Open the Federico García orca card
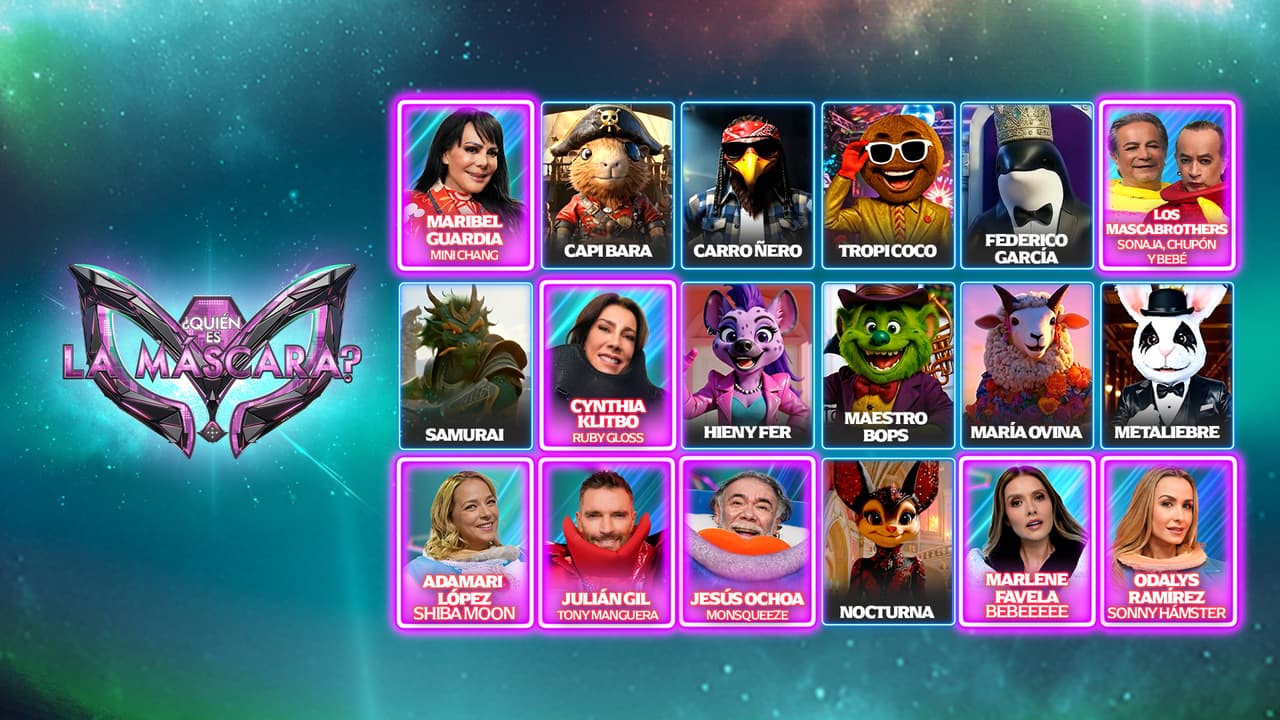 (x=1027, y=185)
